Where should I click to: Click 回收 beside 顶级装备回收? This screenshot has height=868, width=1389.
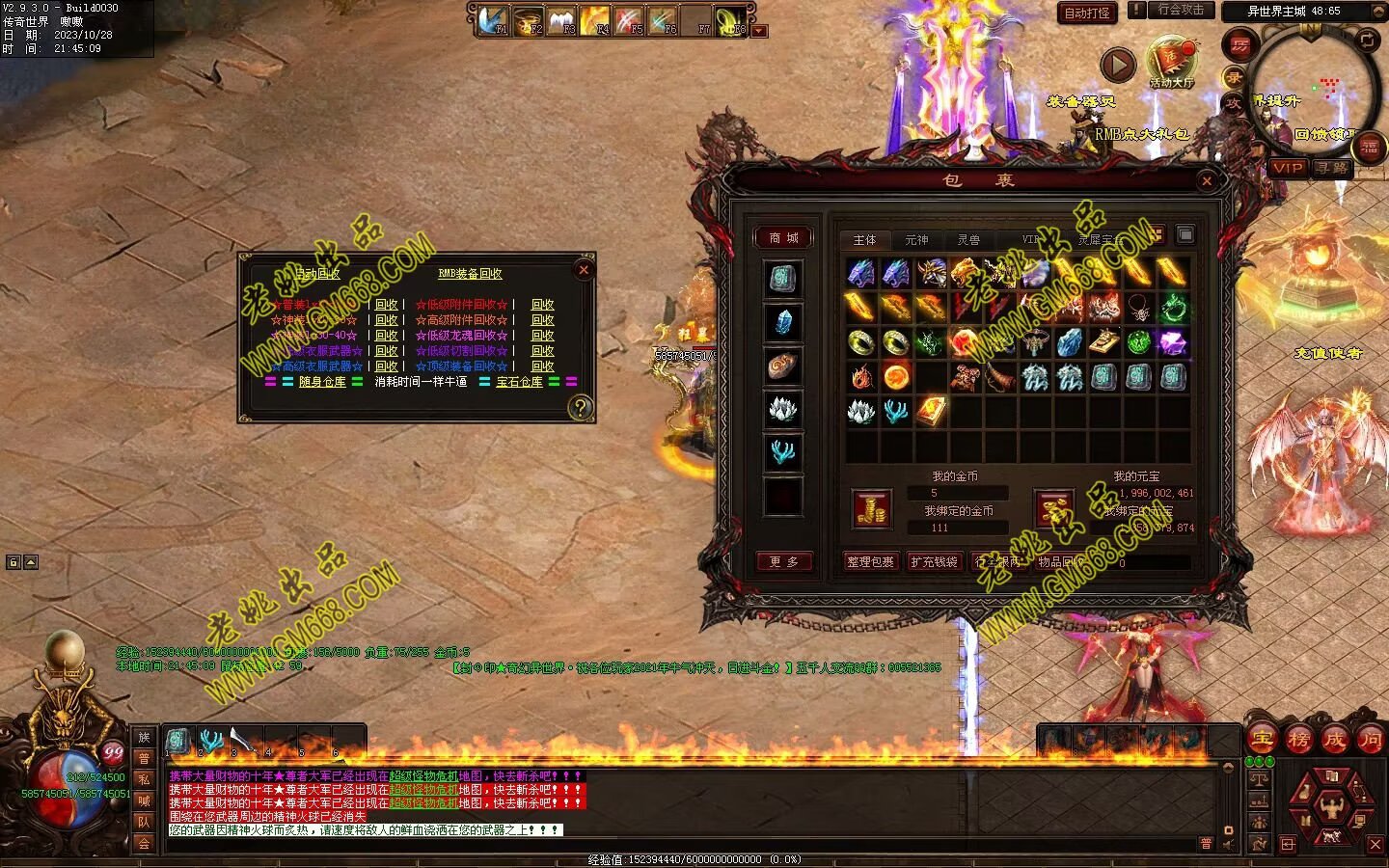(543, 366)
